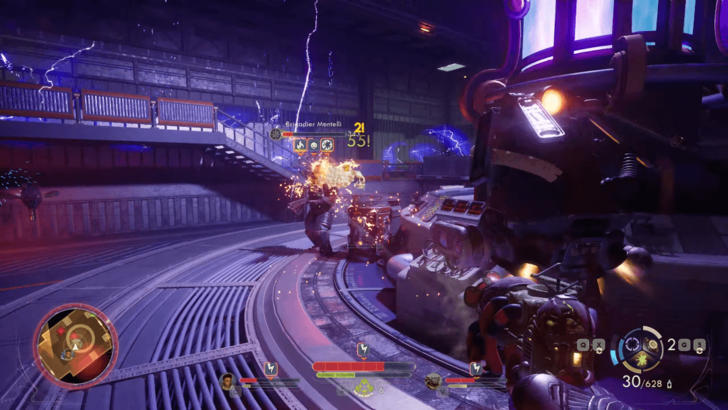Click the burning flame status icon on enemy
Image resolution: width=728 pixels, height=410 pixels.
pos(298,145)
